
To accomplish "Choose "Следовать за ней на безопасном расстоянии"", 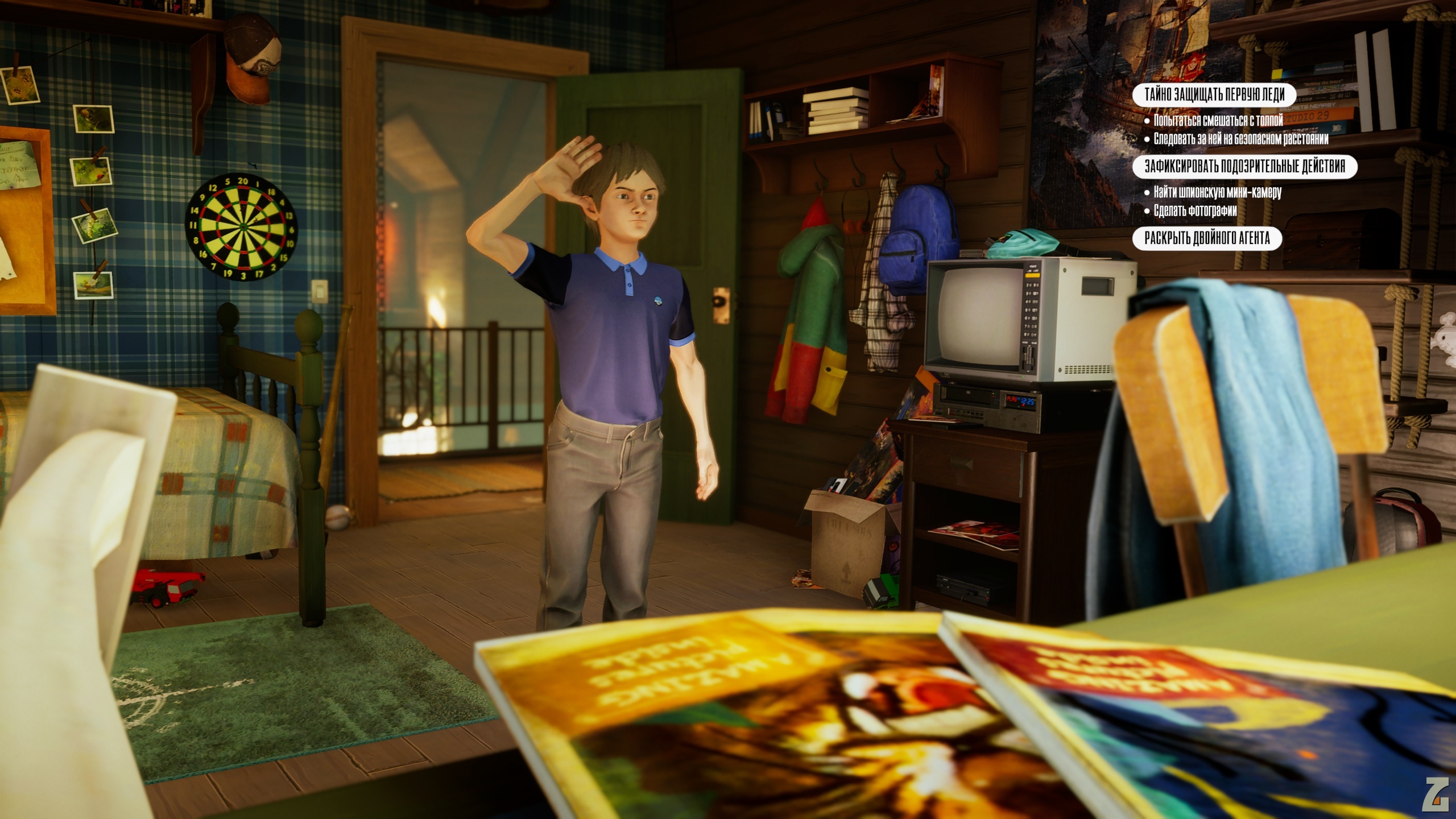I will 1240,139.
